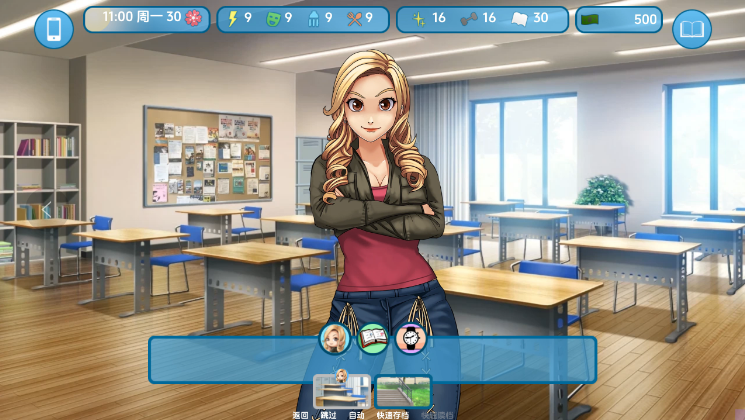Click 快速存档 (quick save)
The height and width of the screenshot is (420, 745).
click(x=393, y=414)
